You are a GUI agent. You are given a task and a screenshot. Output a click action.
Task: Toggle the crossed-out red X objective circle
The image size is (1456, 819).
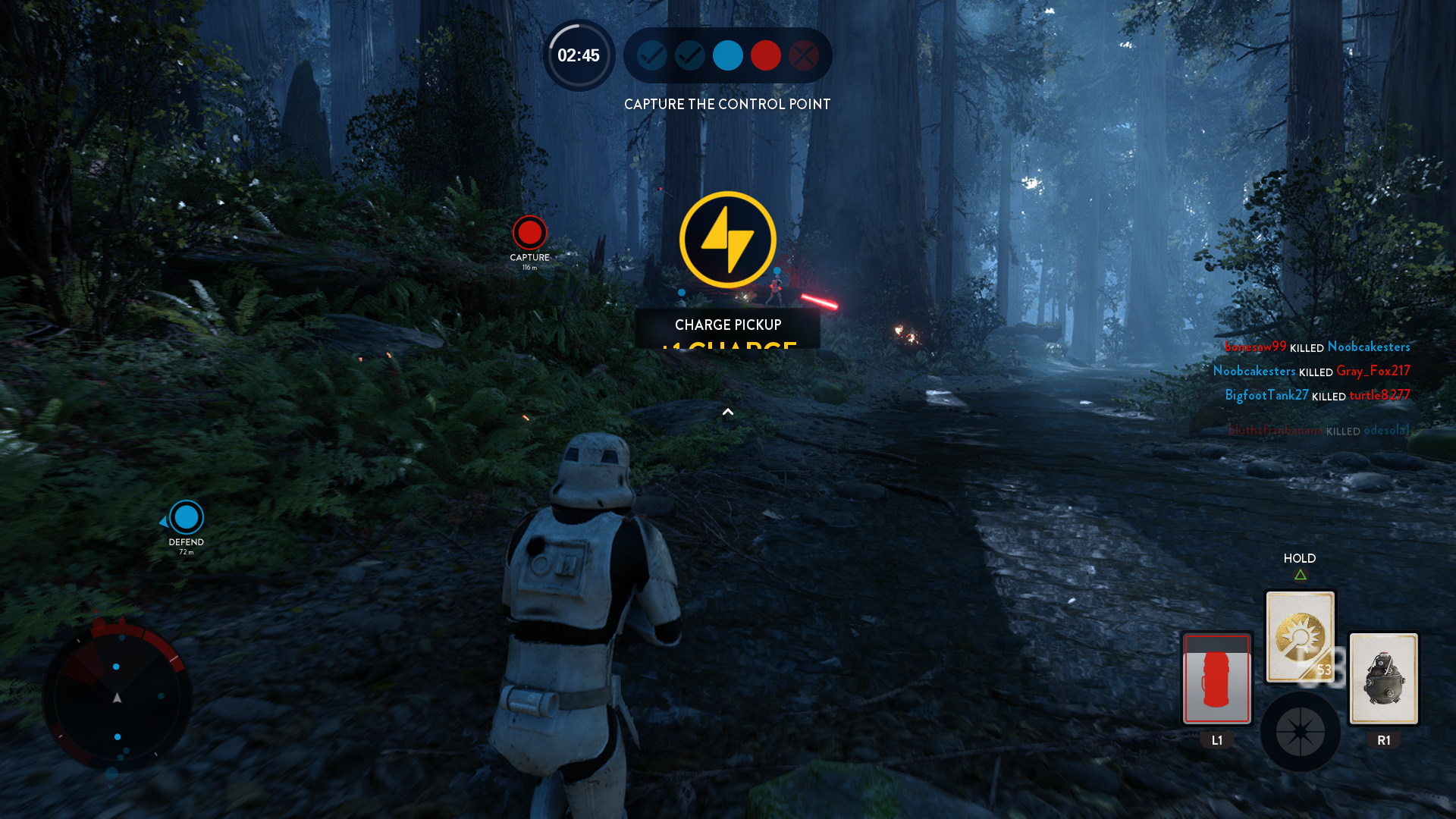[804, 55]
